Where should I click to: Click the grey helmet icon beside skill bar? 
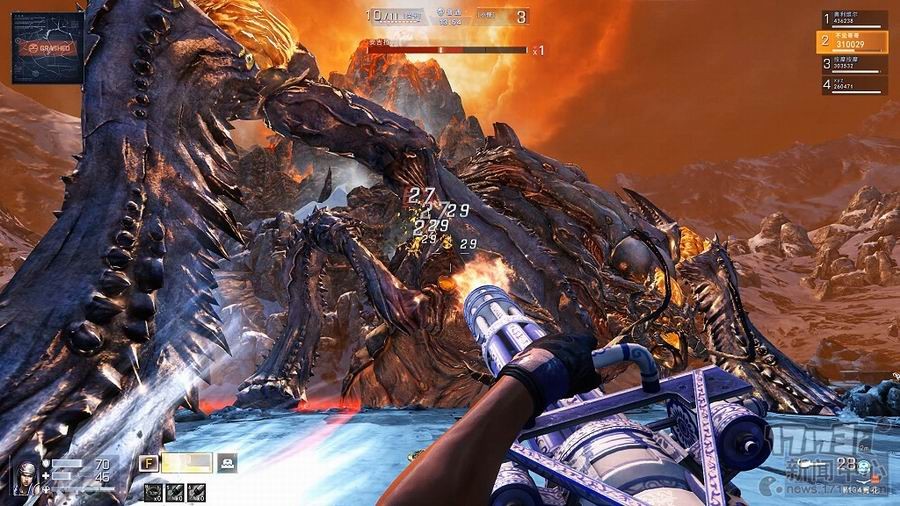227,463
